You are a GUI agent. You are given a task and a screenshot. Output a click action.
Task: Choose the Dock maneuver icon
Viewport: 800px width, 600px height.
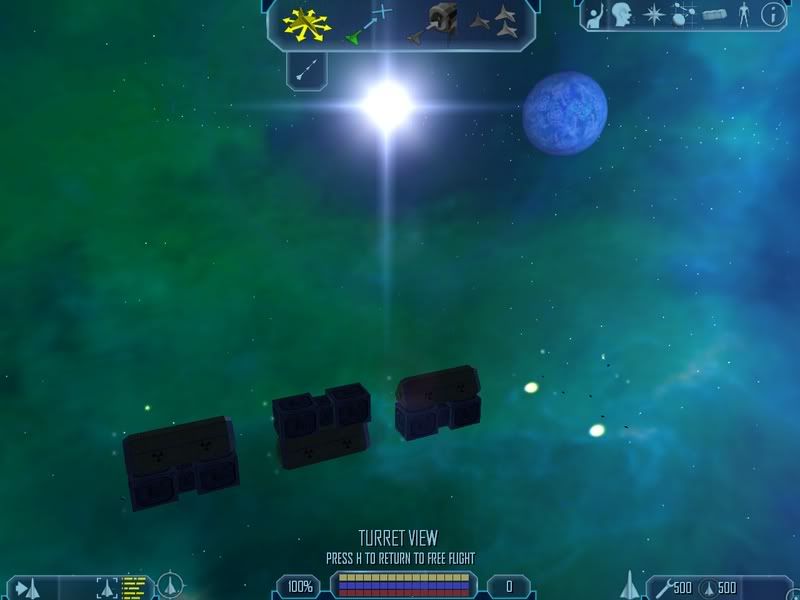tap(436, 23)
